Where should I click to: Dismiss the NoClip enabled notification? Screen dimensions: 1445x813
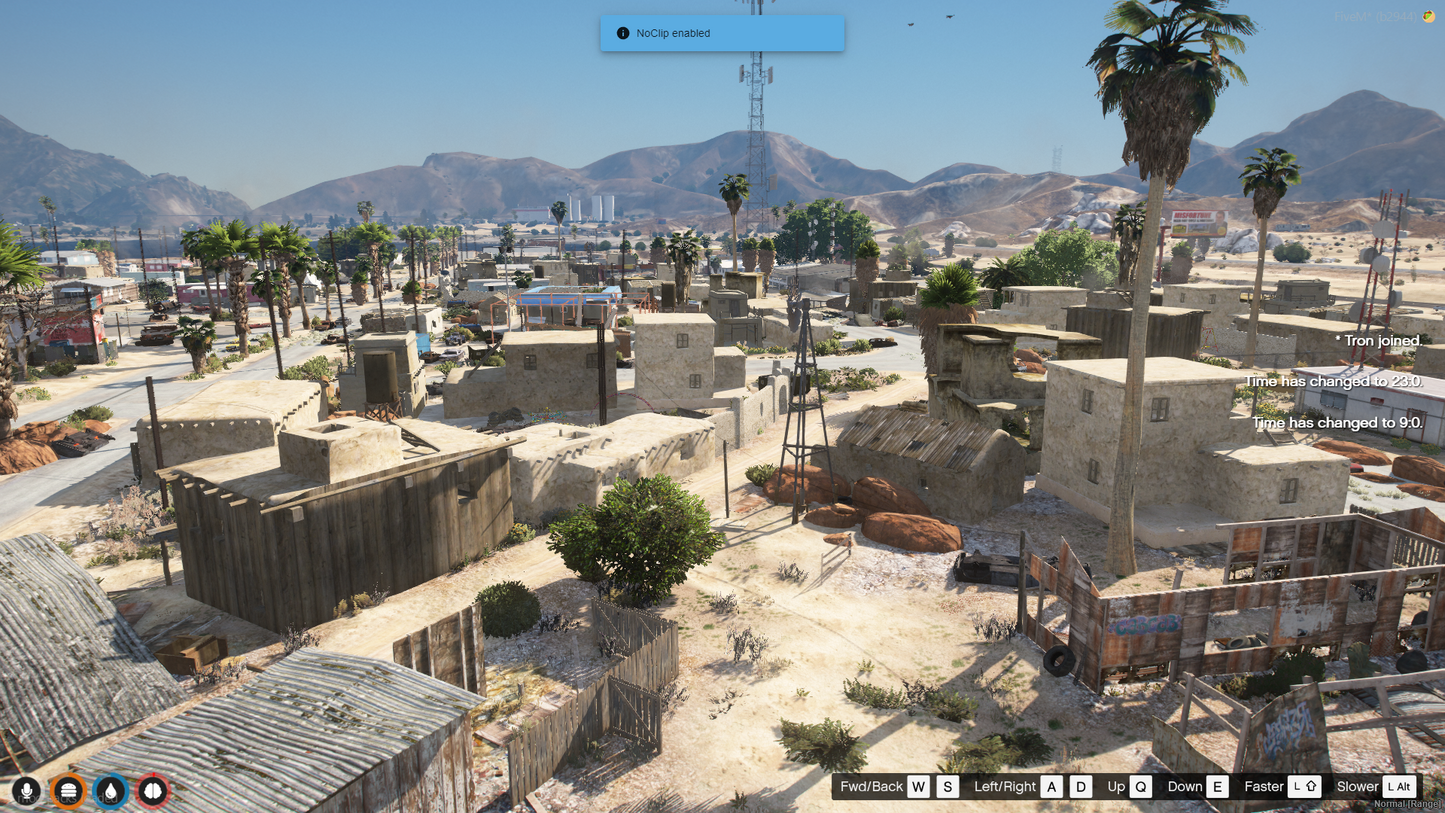(x=722, y=33)
